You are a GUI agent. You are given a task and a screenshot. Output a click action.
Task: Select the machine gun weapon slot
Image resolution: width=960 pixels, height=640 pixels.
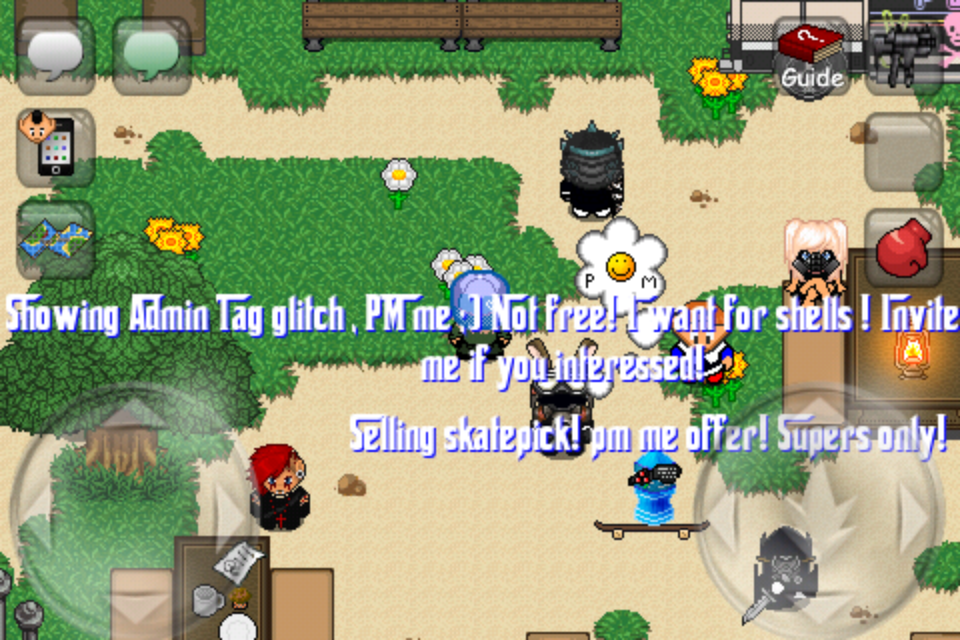(905, 50)
